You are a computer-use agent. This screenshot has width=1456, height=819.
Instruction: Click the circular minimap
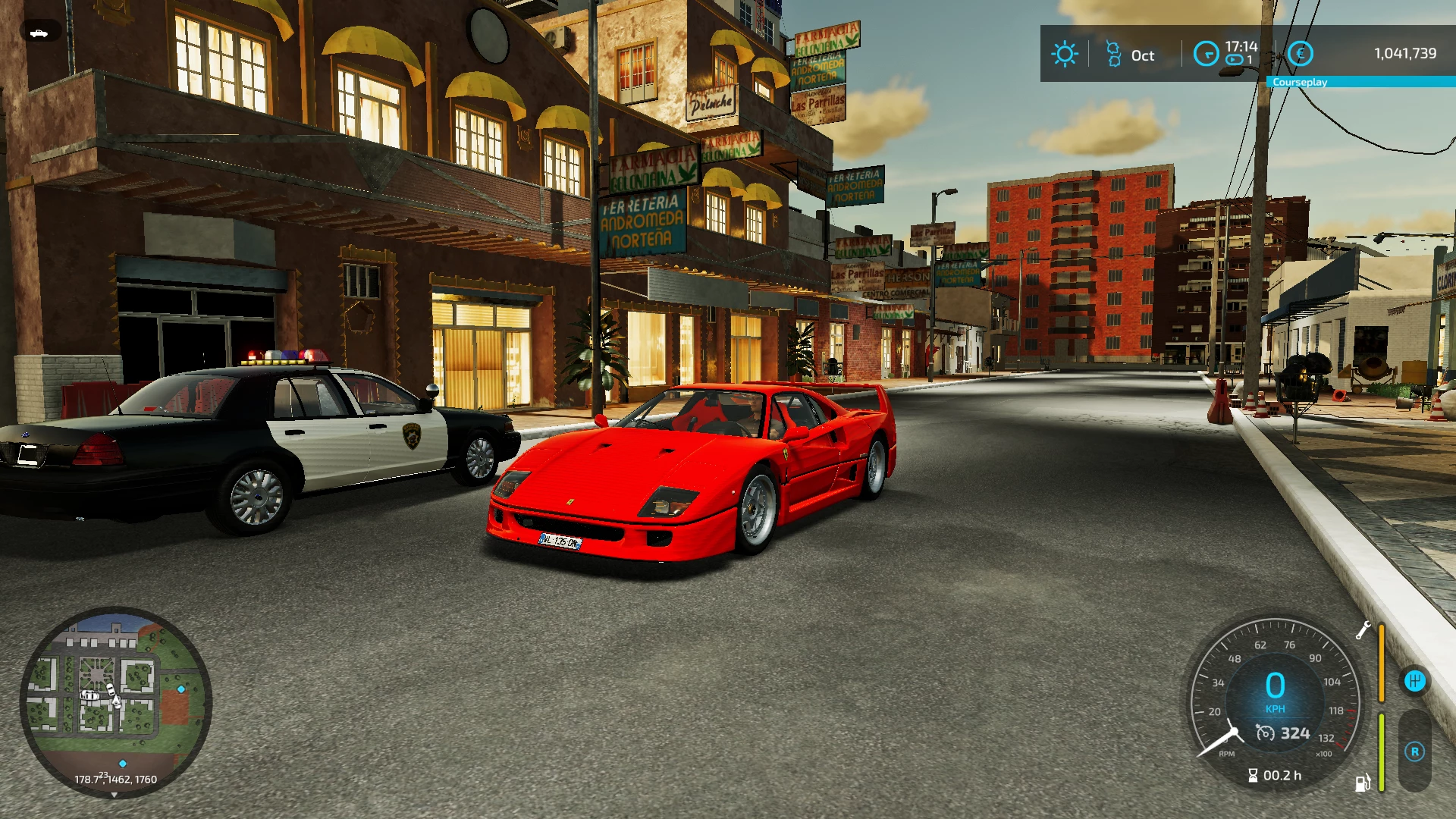115,701
